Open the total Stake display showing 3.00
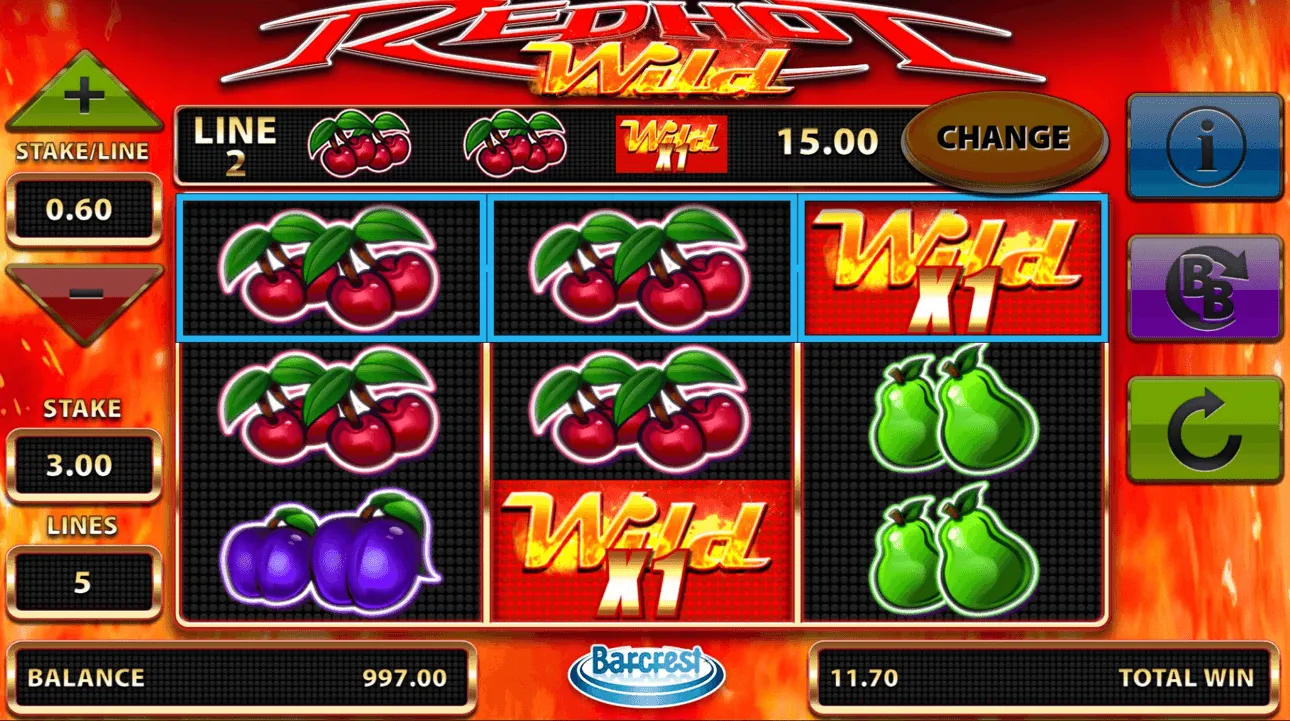 (x=85, y=463)
